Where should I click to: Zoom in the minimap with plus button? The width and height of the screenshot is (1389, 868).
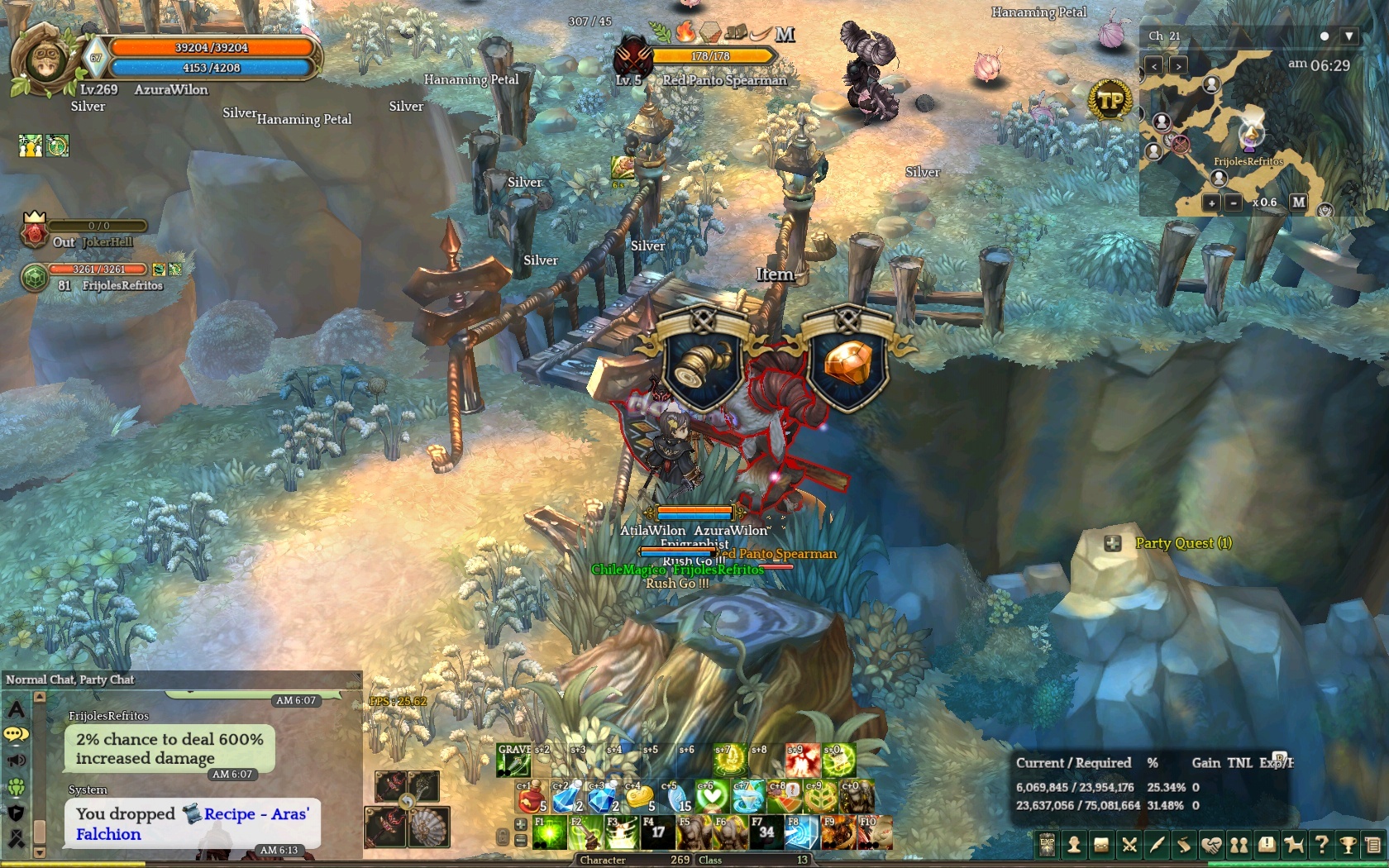(x=1211, y=203)
